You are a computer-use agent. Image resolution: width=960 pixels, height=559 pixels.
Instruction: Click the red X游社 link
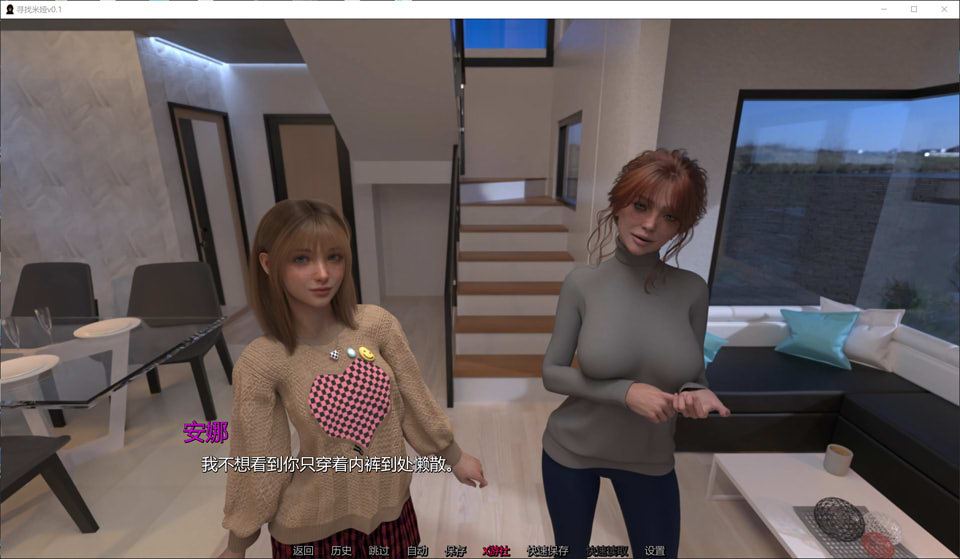pyautogui.click(x=496, y=550)
